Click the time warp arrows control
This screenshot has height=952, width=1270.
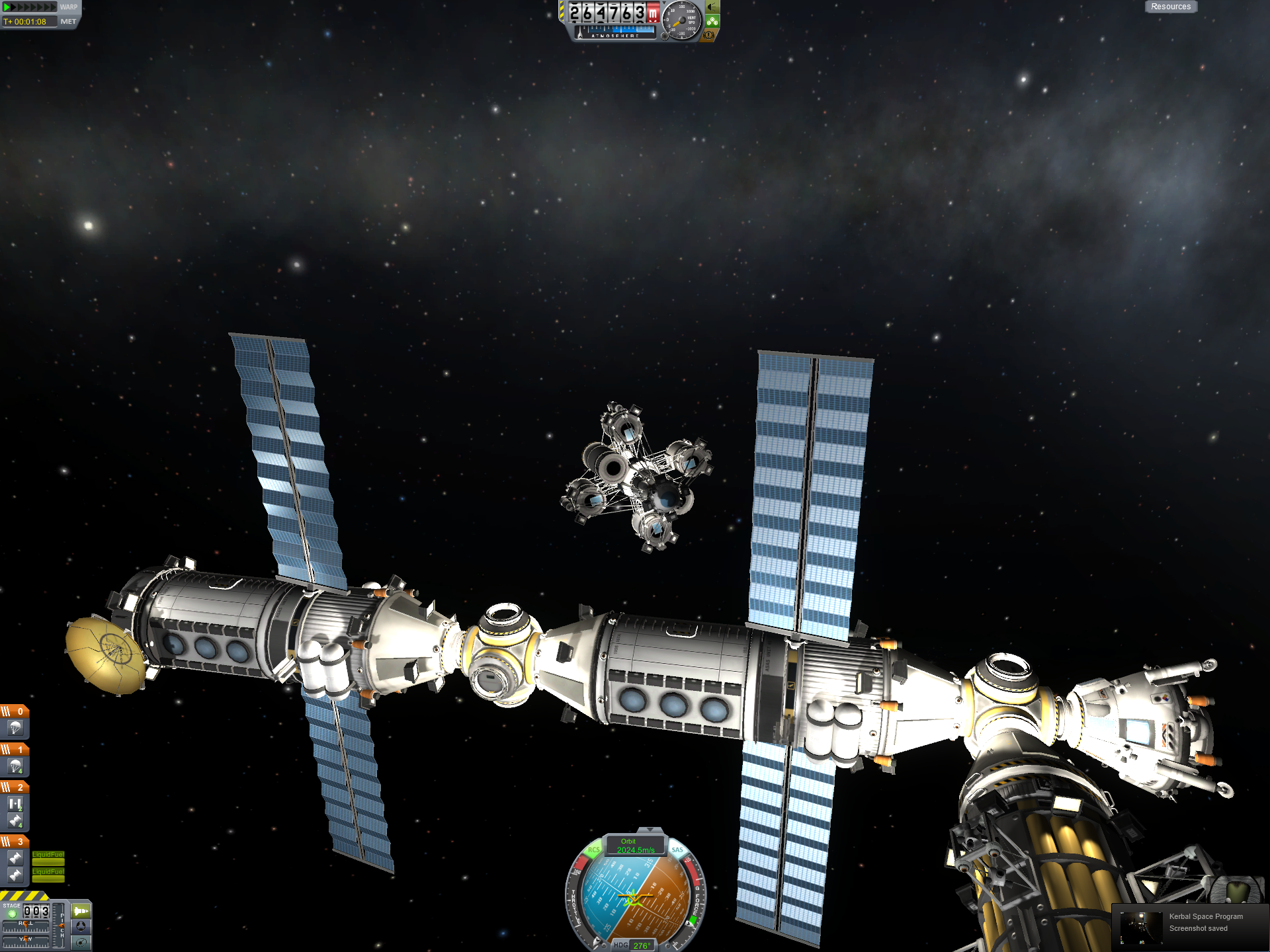click(30, 7)
